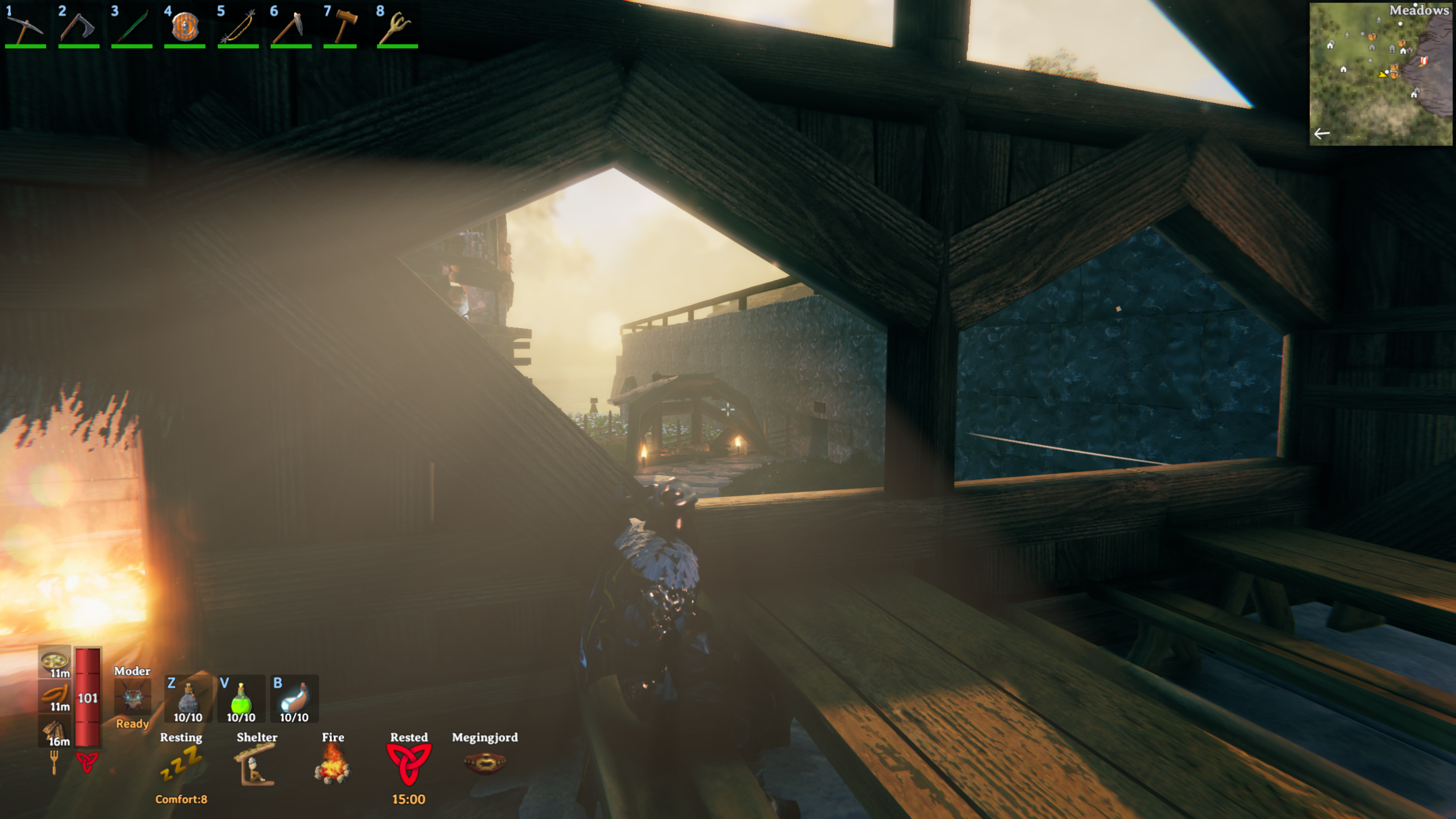The height and width of the screenshot is (819, 1456).
Task: Select the Fire status effect icon
Action: (x=333, y=765)
